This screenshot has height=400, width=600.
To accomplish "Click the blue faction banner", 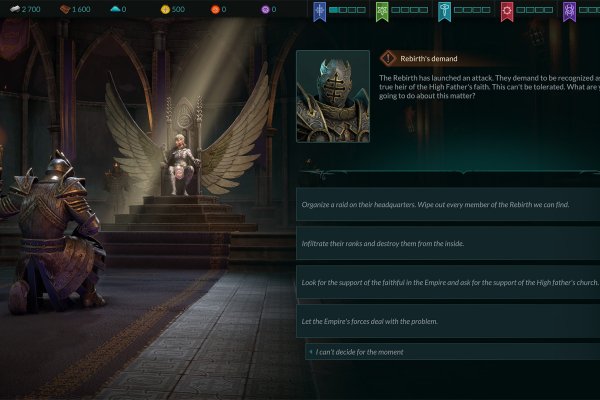I will (320, 11).
